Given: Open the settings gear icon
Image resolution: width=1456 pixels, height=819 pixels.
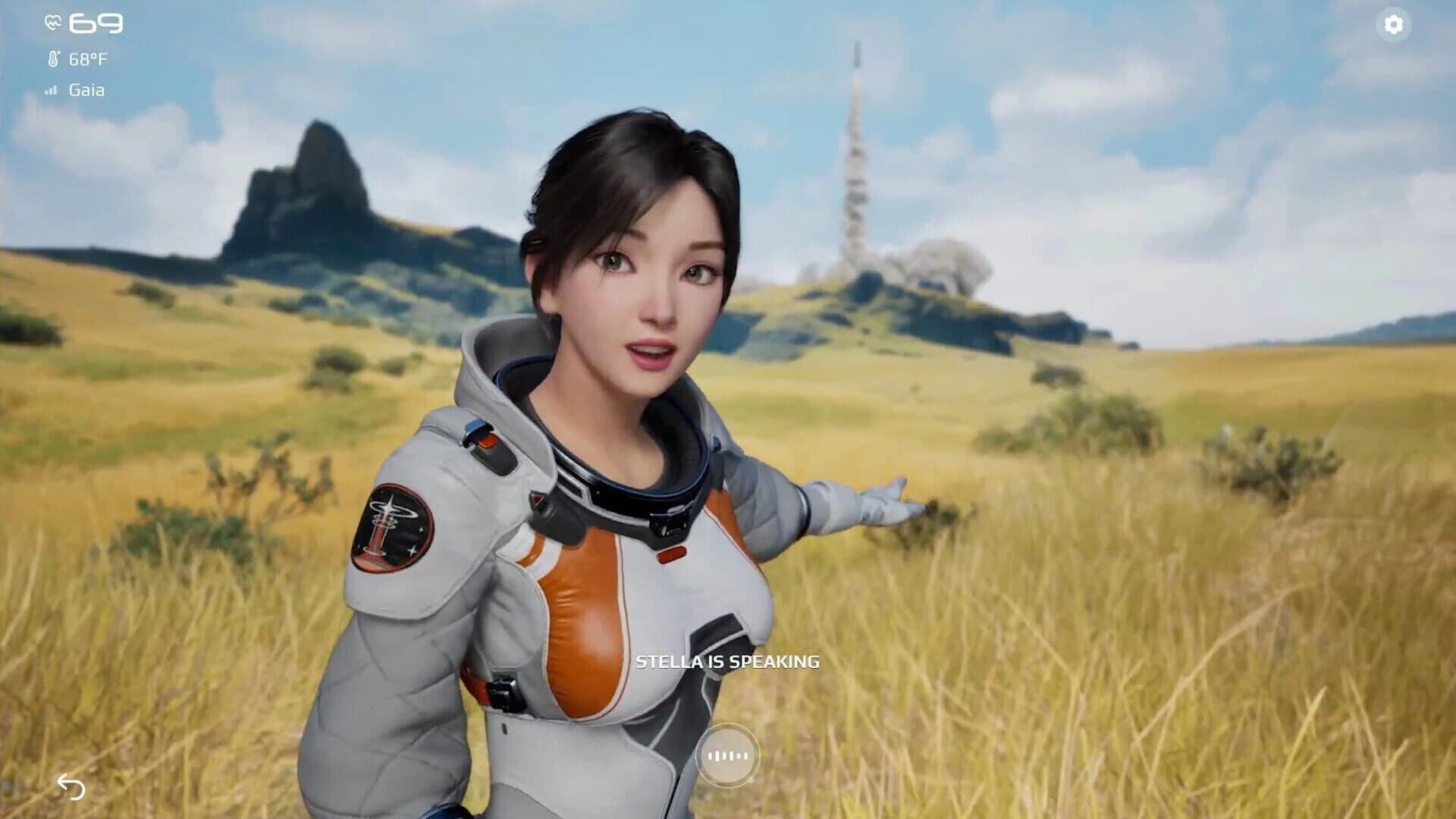Looking at the screenshot, I should 1394,26.
